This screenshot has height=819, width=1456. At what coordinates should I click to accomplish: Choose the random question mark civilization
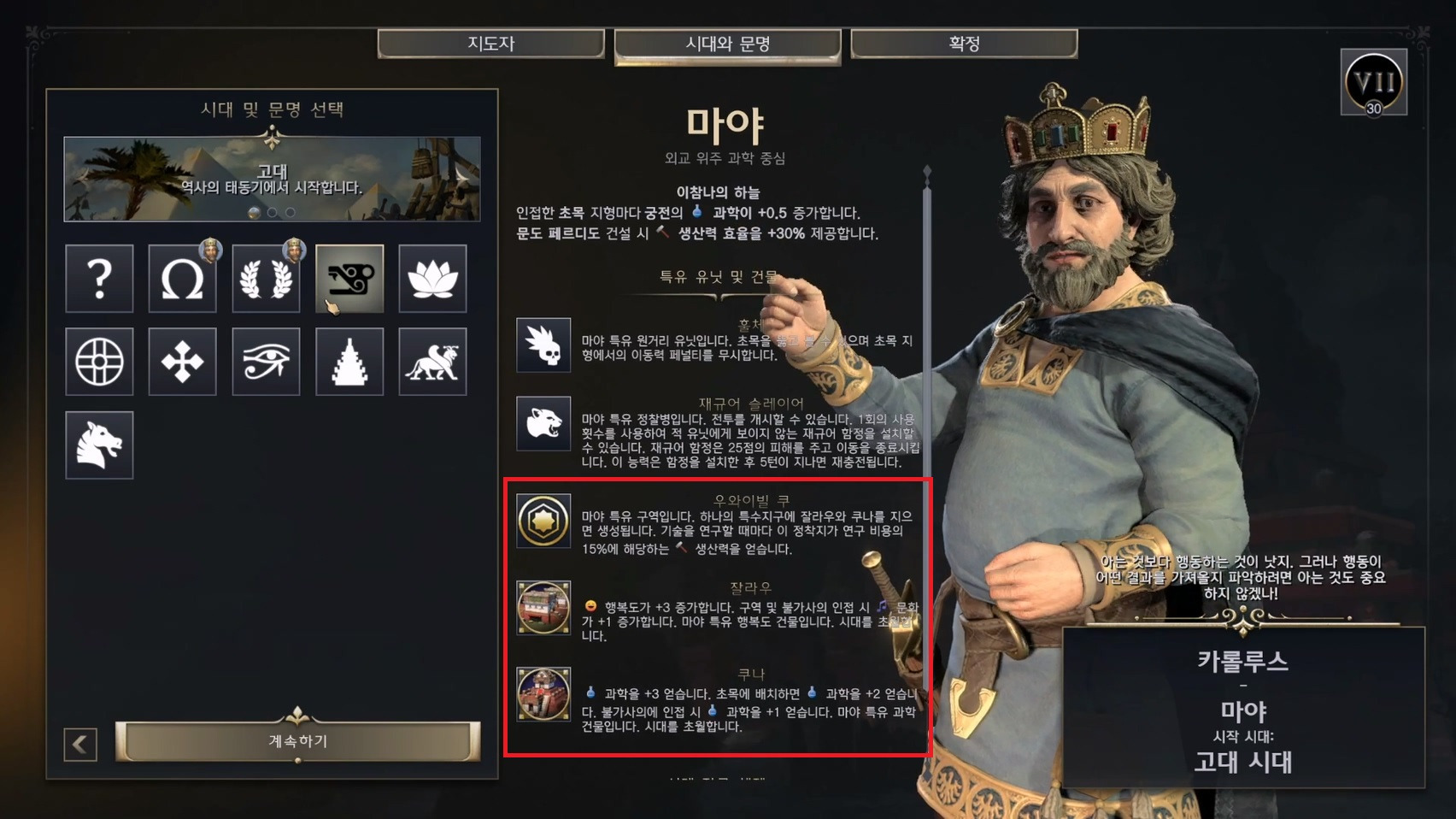tap(99, 278)
